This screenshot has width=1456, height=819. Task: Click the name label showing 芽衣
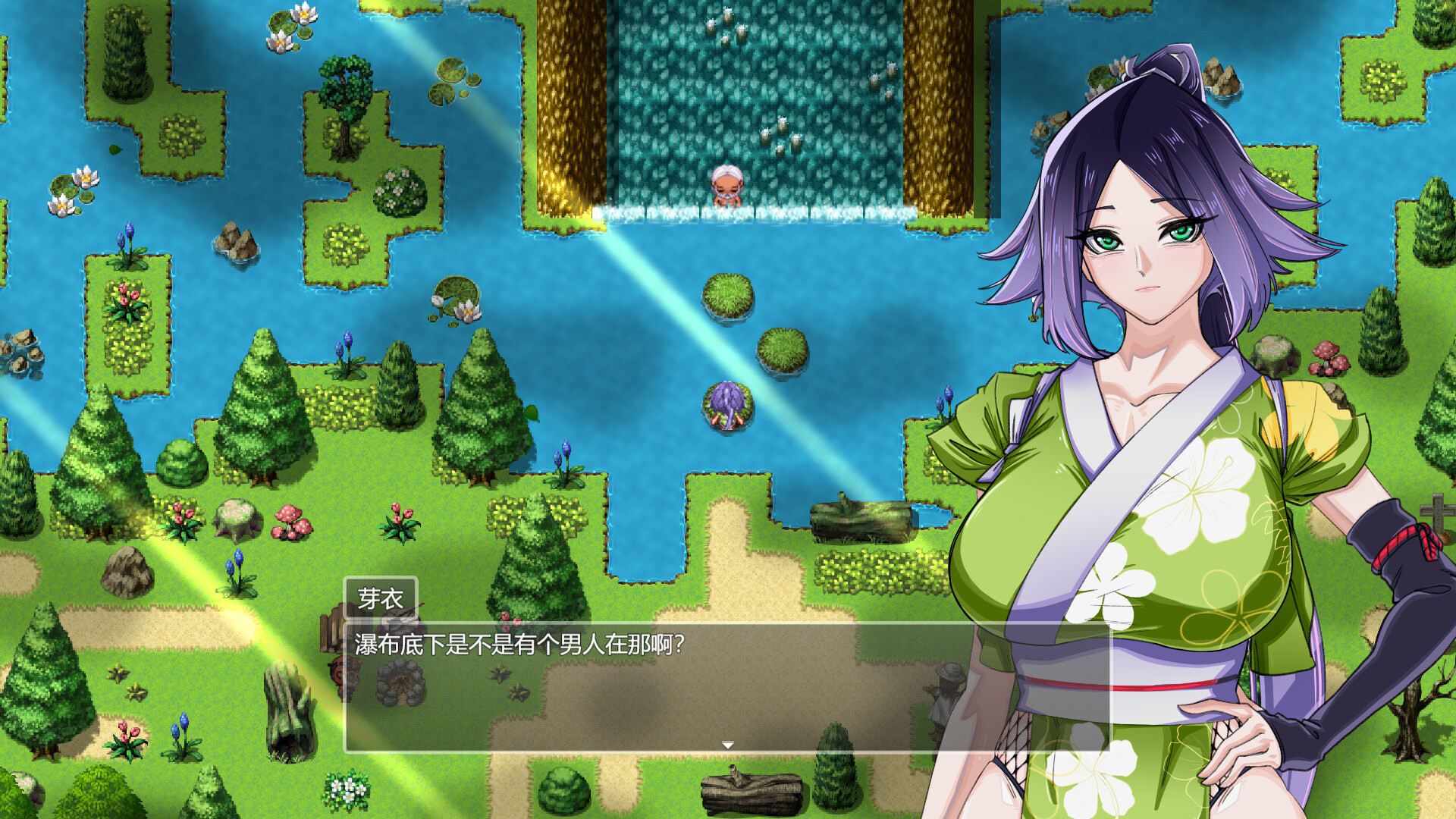382,598
